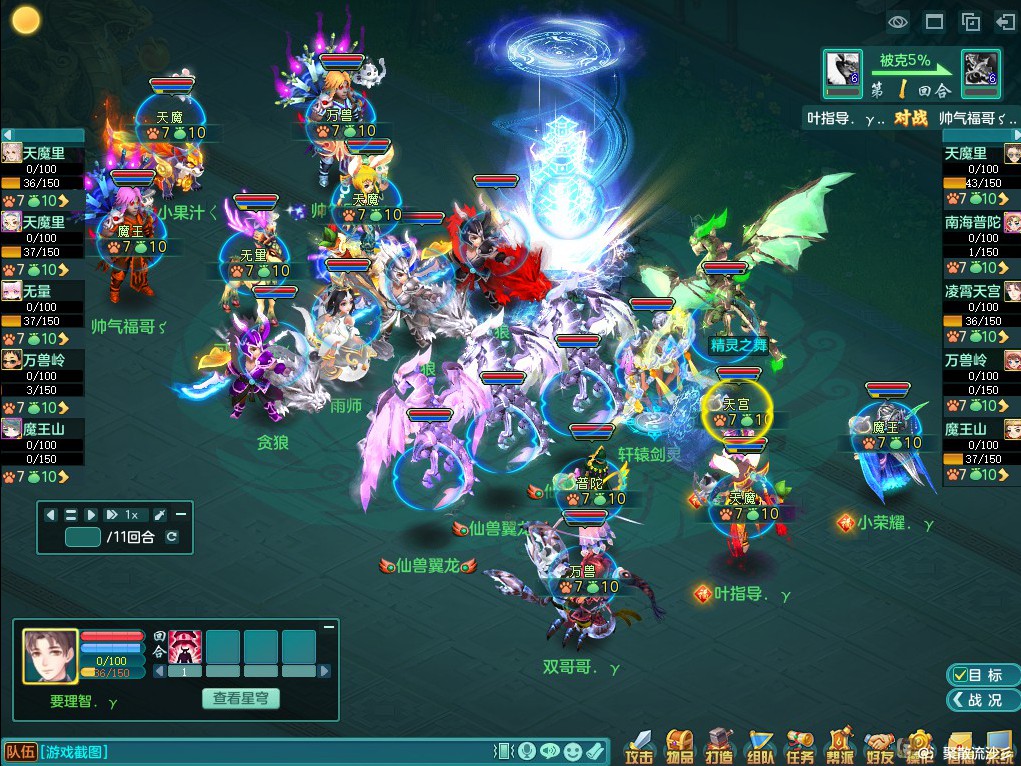Open the 打造 crafting menu
1021x766 pixels.
click(720, 746)
